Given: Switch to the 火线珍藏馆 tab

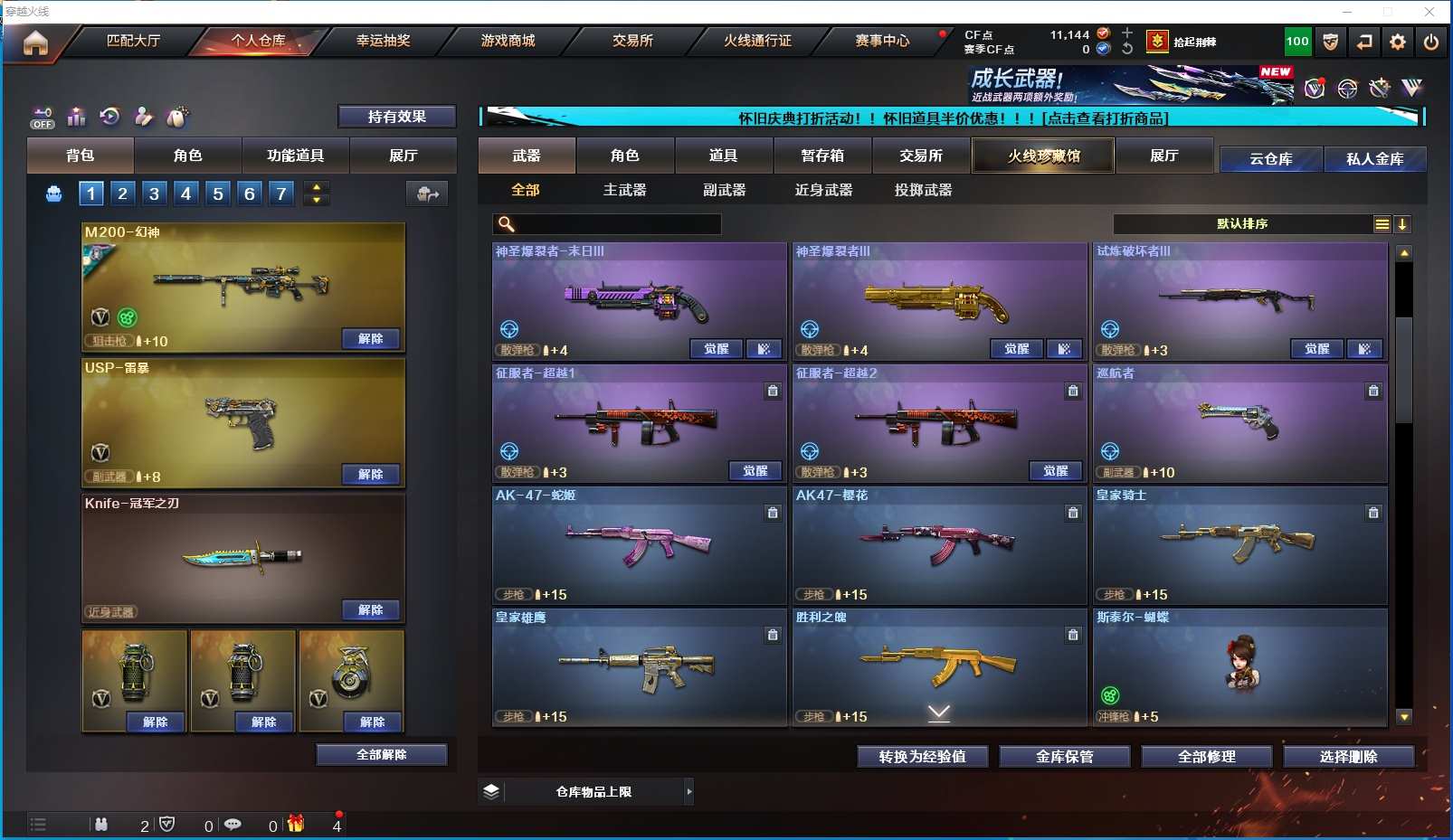Looking at the screenshot, I should click(1043, 156).
